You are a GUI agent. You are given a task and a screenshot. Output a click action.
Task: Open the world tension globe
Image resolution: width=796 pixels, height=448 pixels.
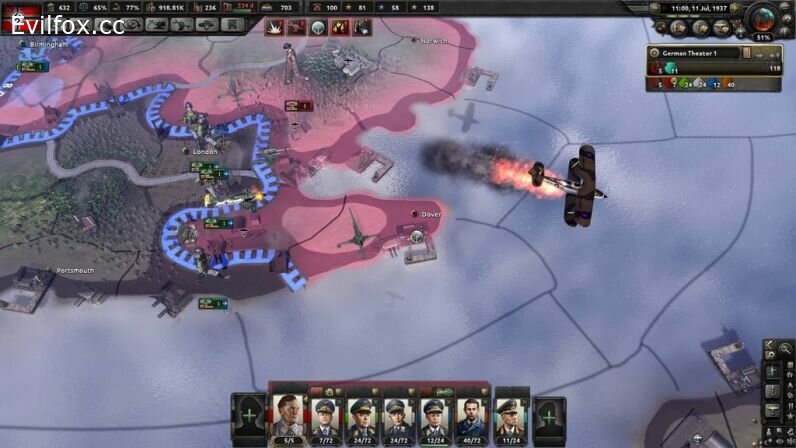764,18
